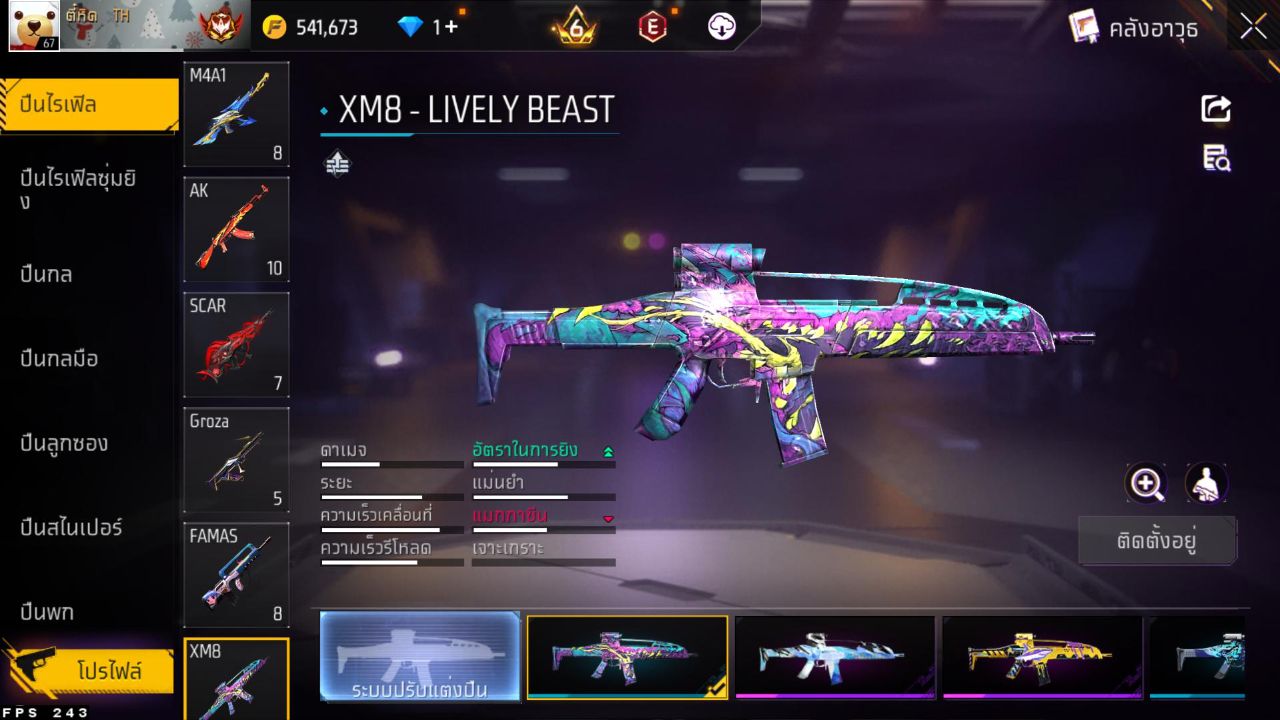Select the AK weapon in the list
The image size is (1280, 720).
[236, 230]
